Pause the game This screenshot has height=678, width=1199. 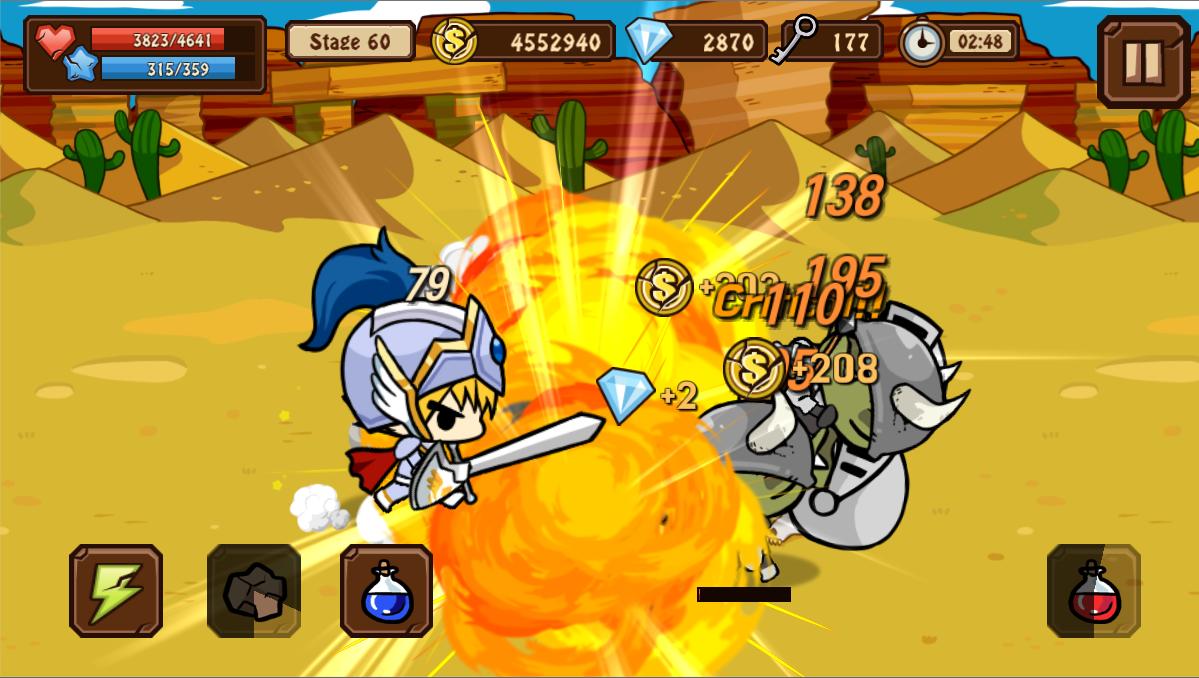[1143, 61]
